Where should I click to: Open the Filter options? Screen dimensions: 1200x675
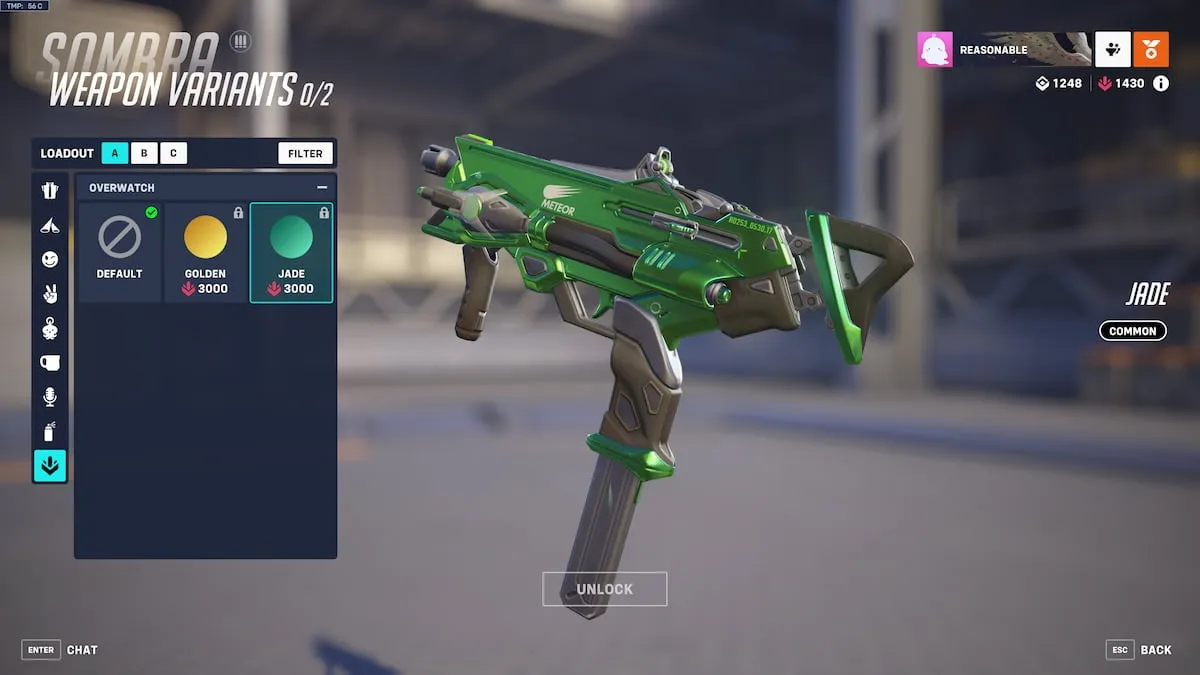(x=305, y=153)
